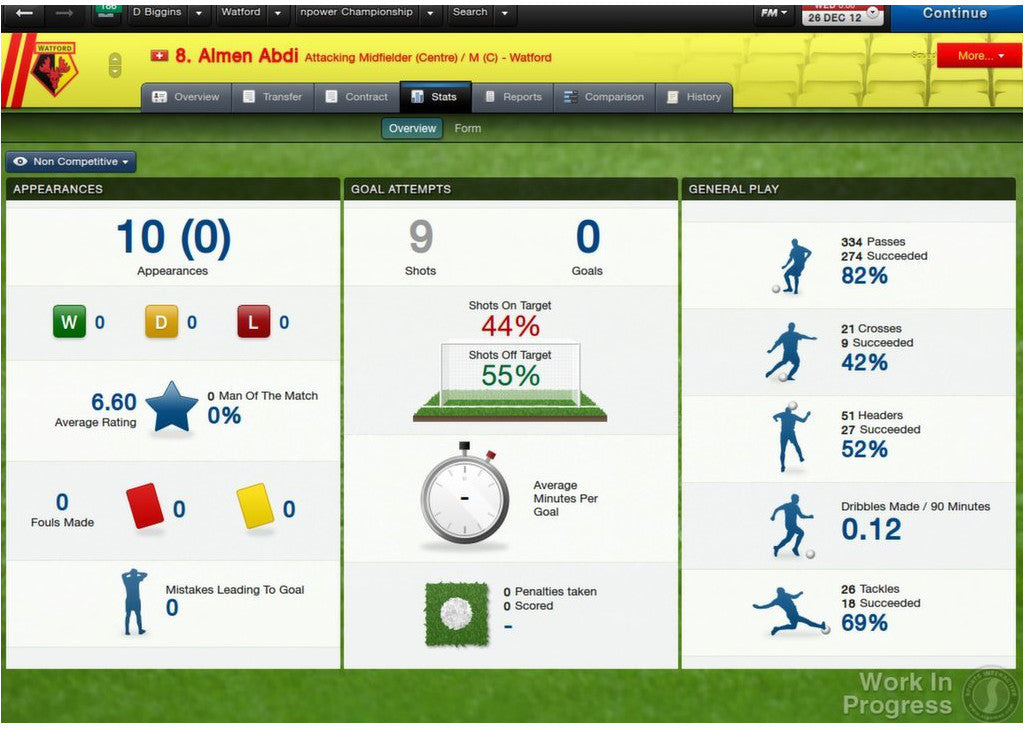
Task: Switch to the Form stats sub-tab
Action: 467,128
